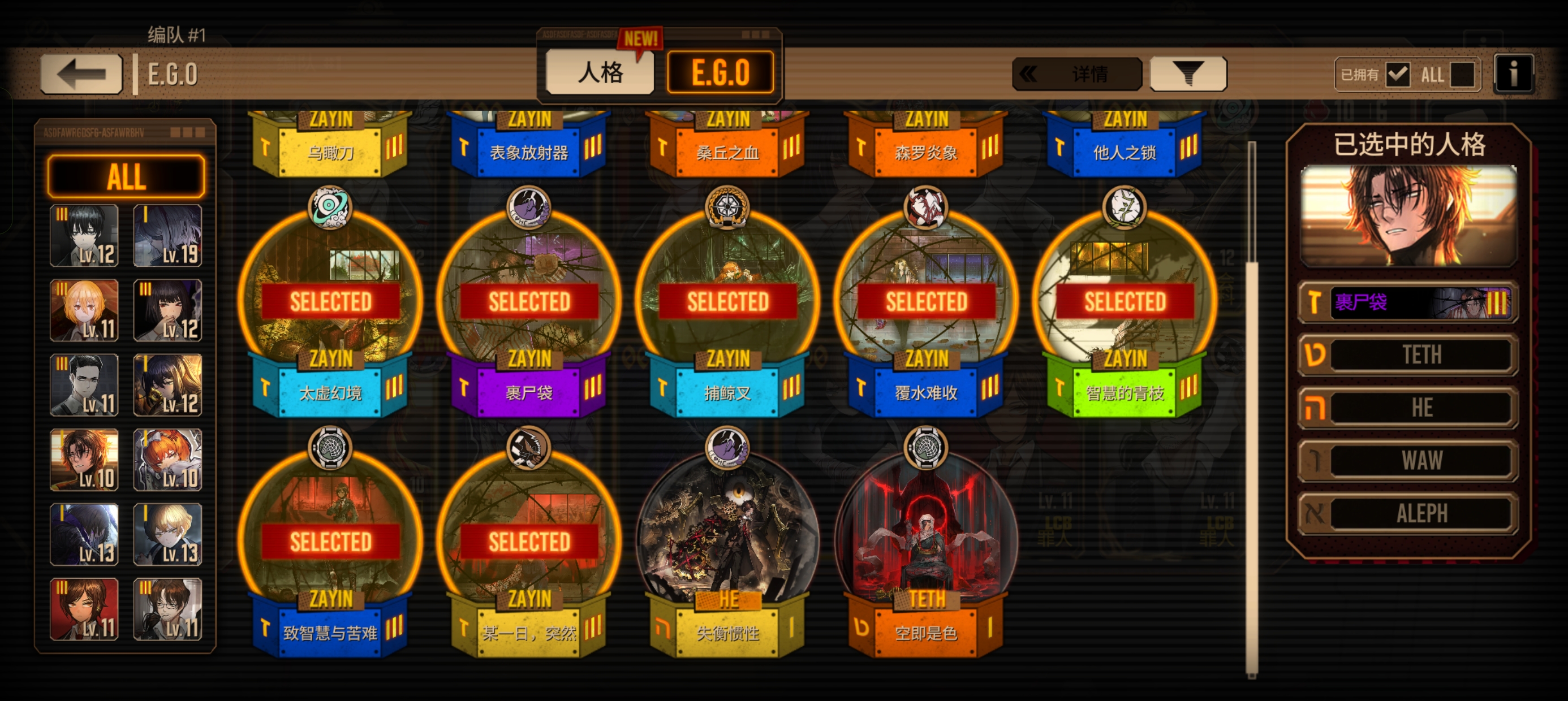
Task: Switch to the 人格 tab
Action: pyautogui.click(x=600, y=73)
